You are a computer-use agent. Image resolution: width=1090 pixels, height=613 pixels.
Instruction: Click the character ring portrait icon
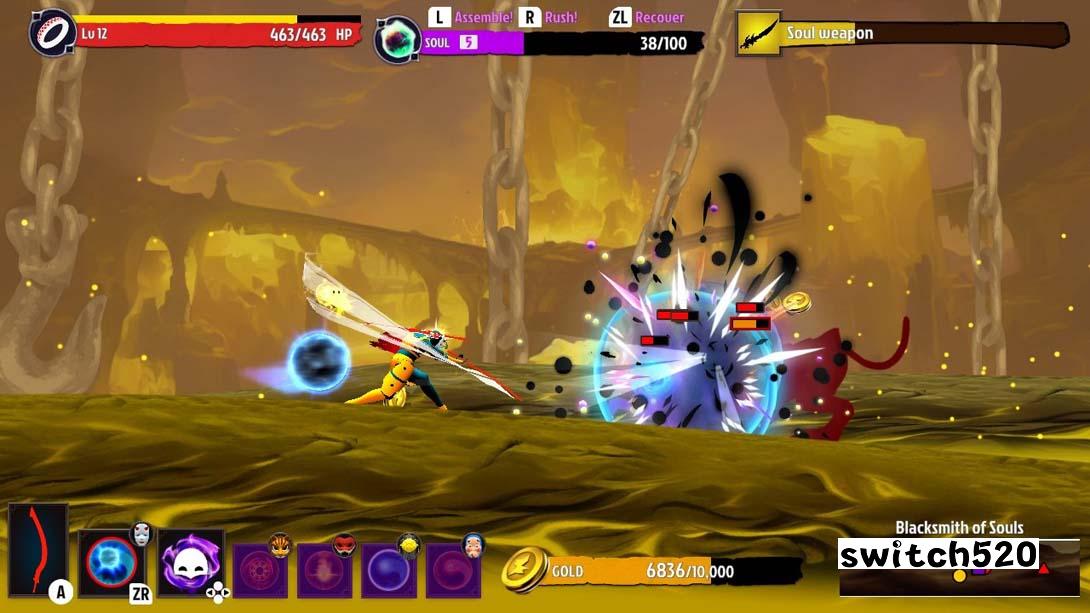(x=52, y=33)
